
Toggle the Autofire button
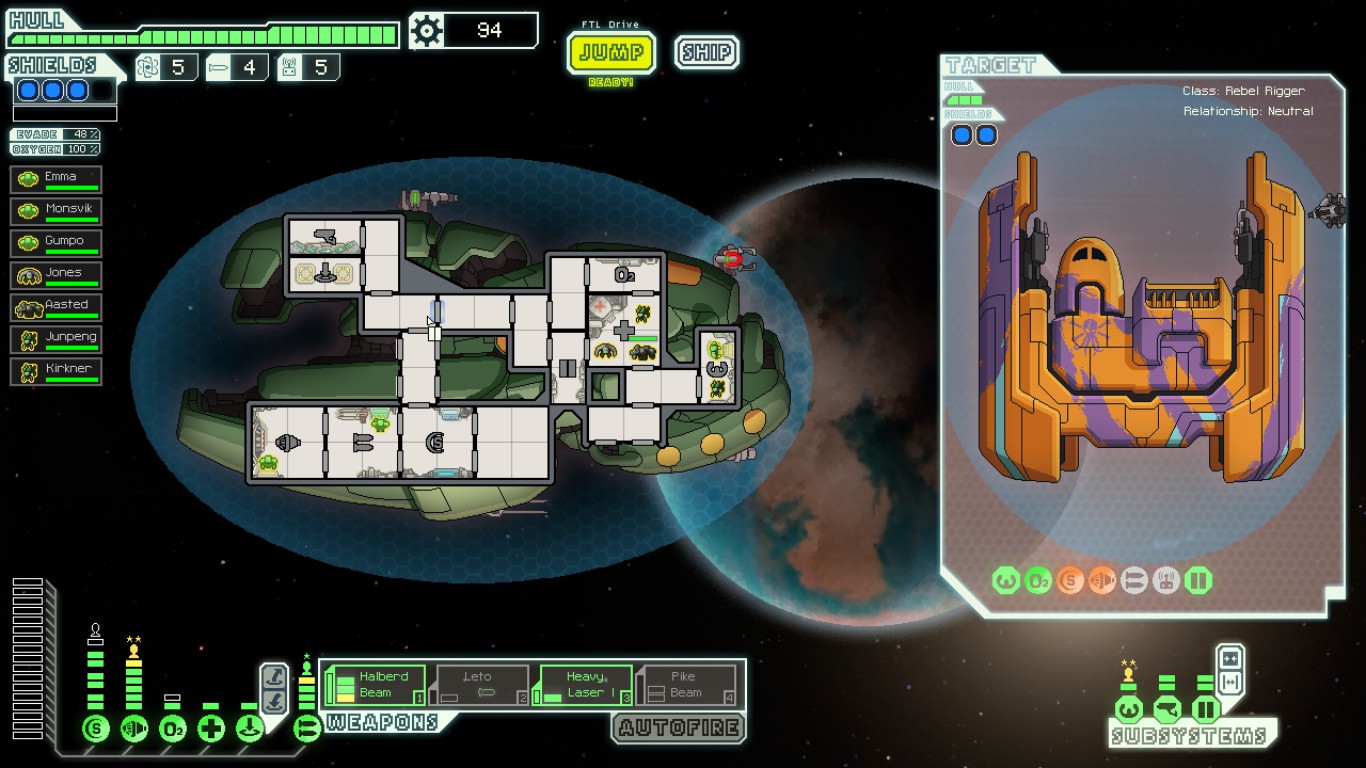tap(679, 728)
